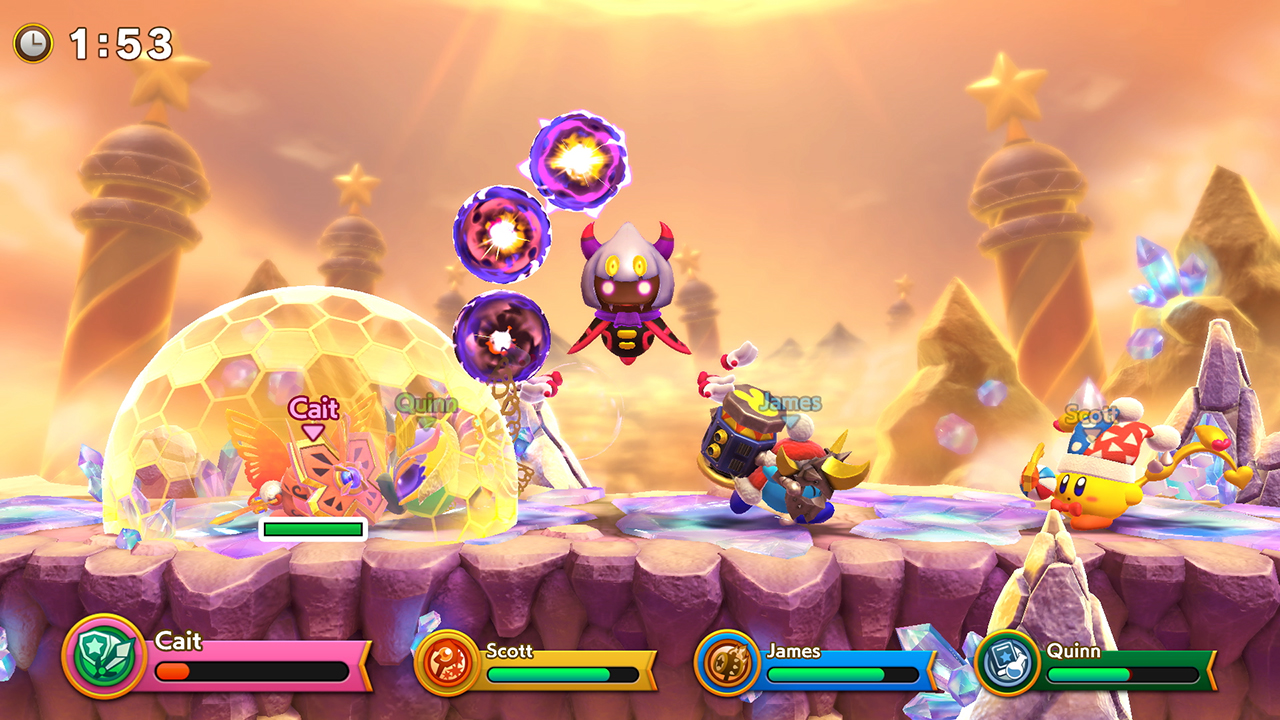Image resolution: width=1280 pixels, height=720 pixels.
Task: Click the topmost purple fireball orb
Action: (x=578, y=160)
